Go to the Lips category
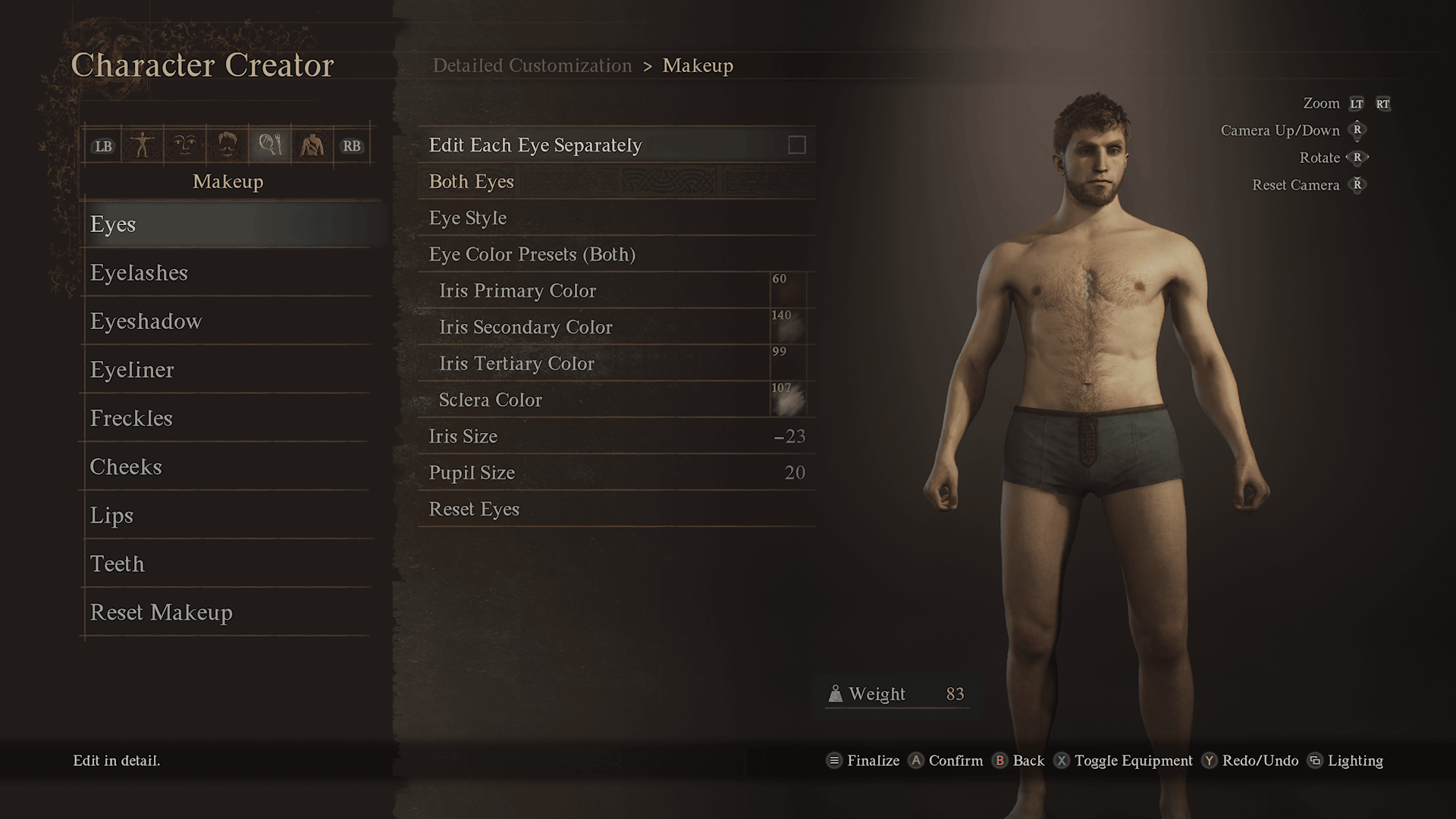Screen dimensions: 1456x819 click(x=111, y=516)
